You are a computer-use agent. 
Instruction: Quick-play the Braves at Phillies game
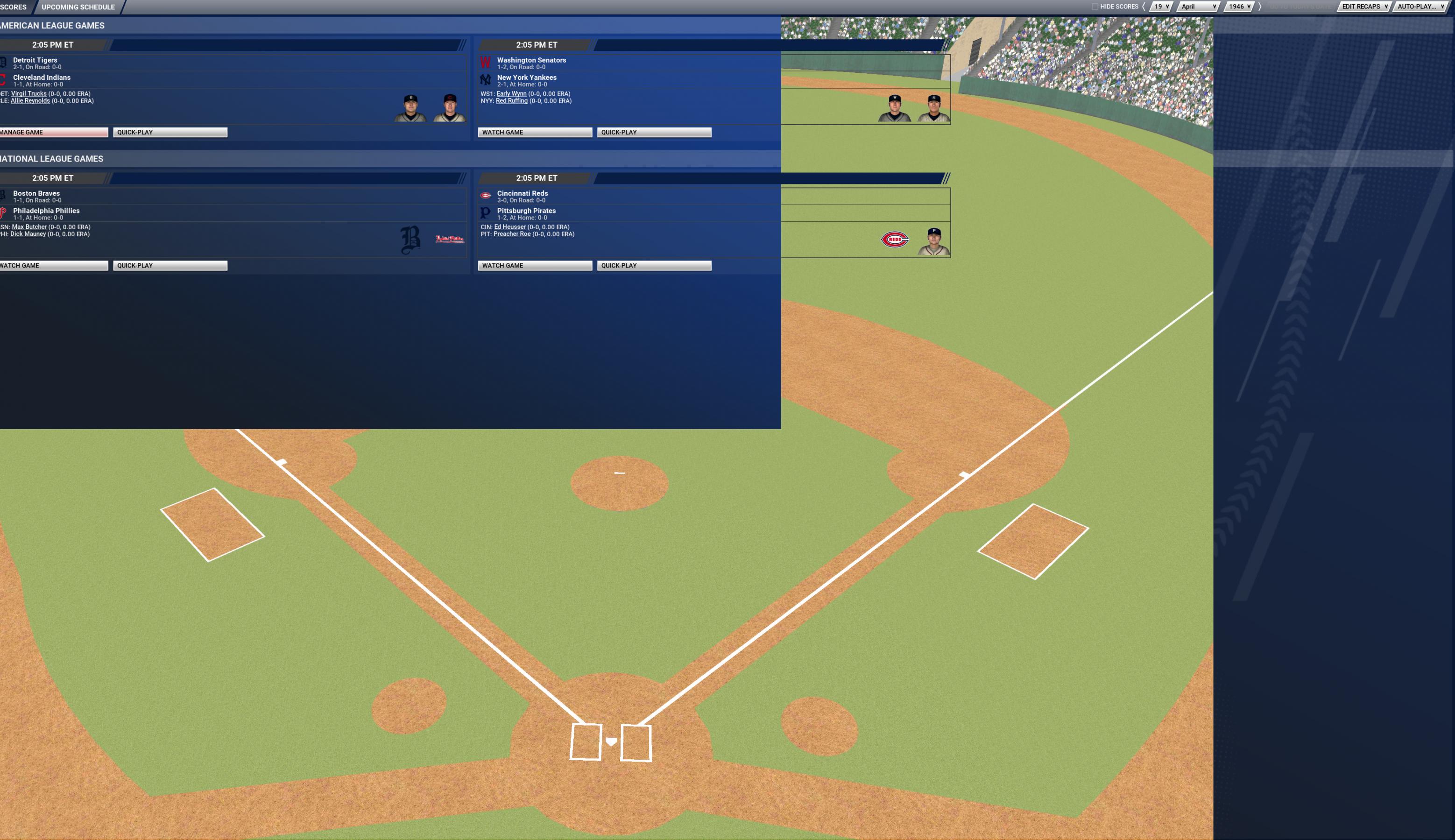pyautogui.click(x=170, y=265)
